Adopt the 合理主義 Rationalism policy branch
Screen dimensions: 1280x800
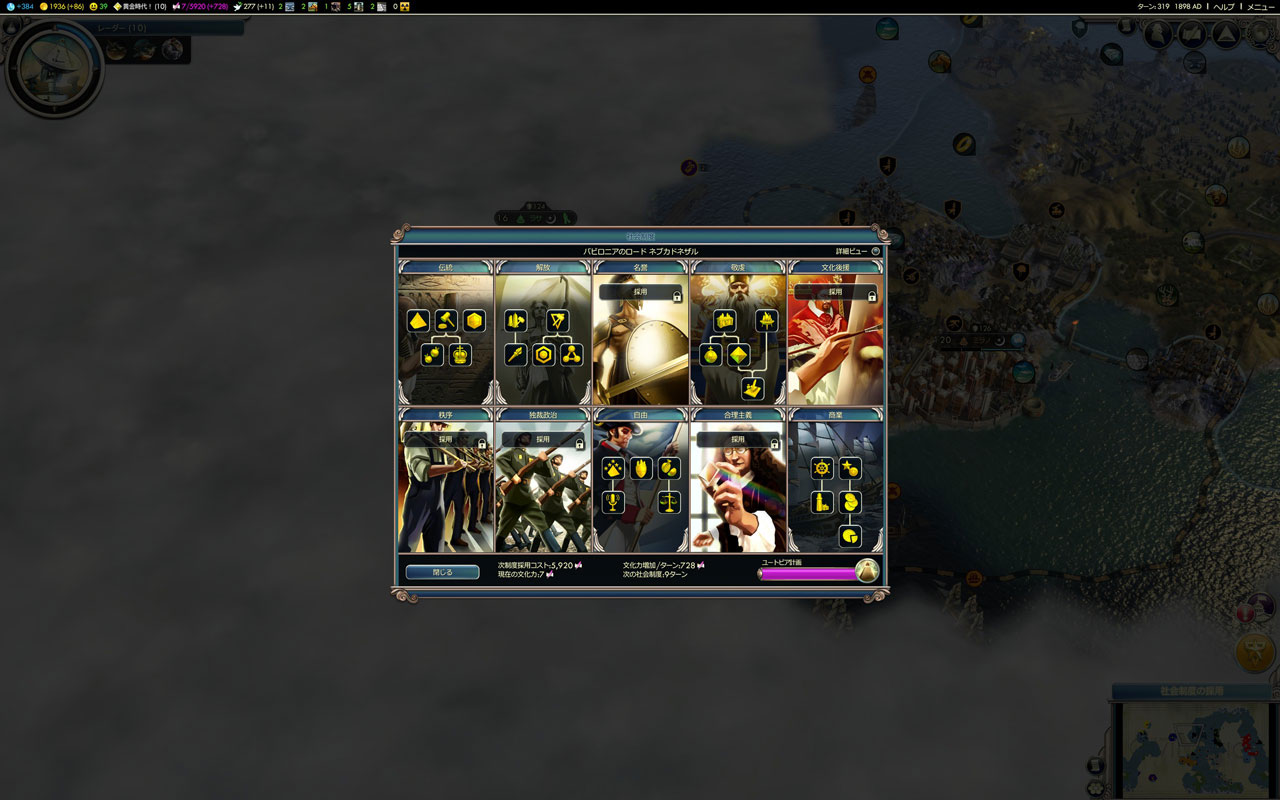pyautogui.click(x=738, y=439)
